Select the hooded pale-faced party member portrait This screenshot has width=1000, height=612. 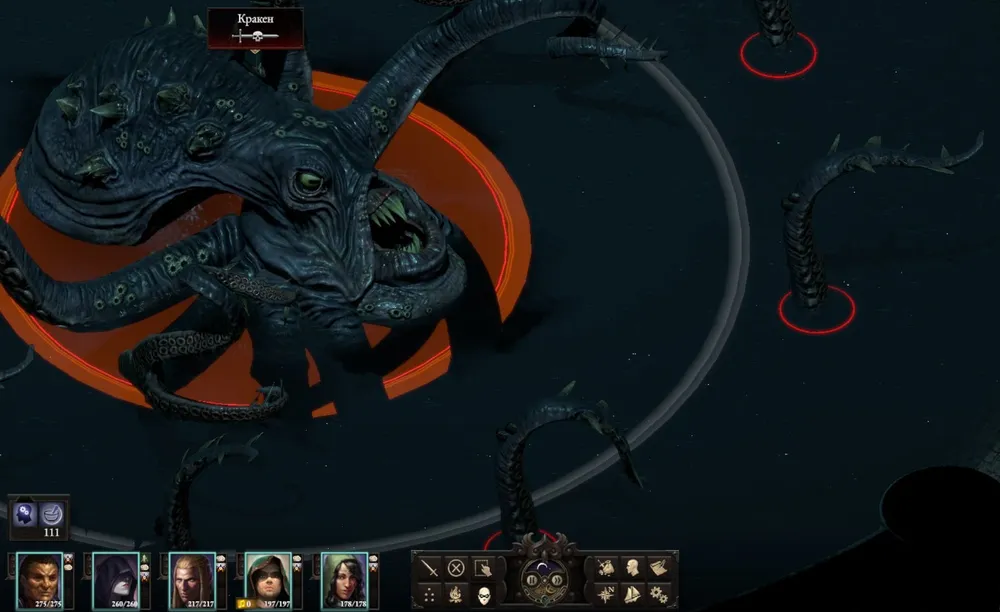click(115, 577)
